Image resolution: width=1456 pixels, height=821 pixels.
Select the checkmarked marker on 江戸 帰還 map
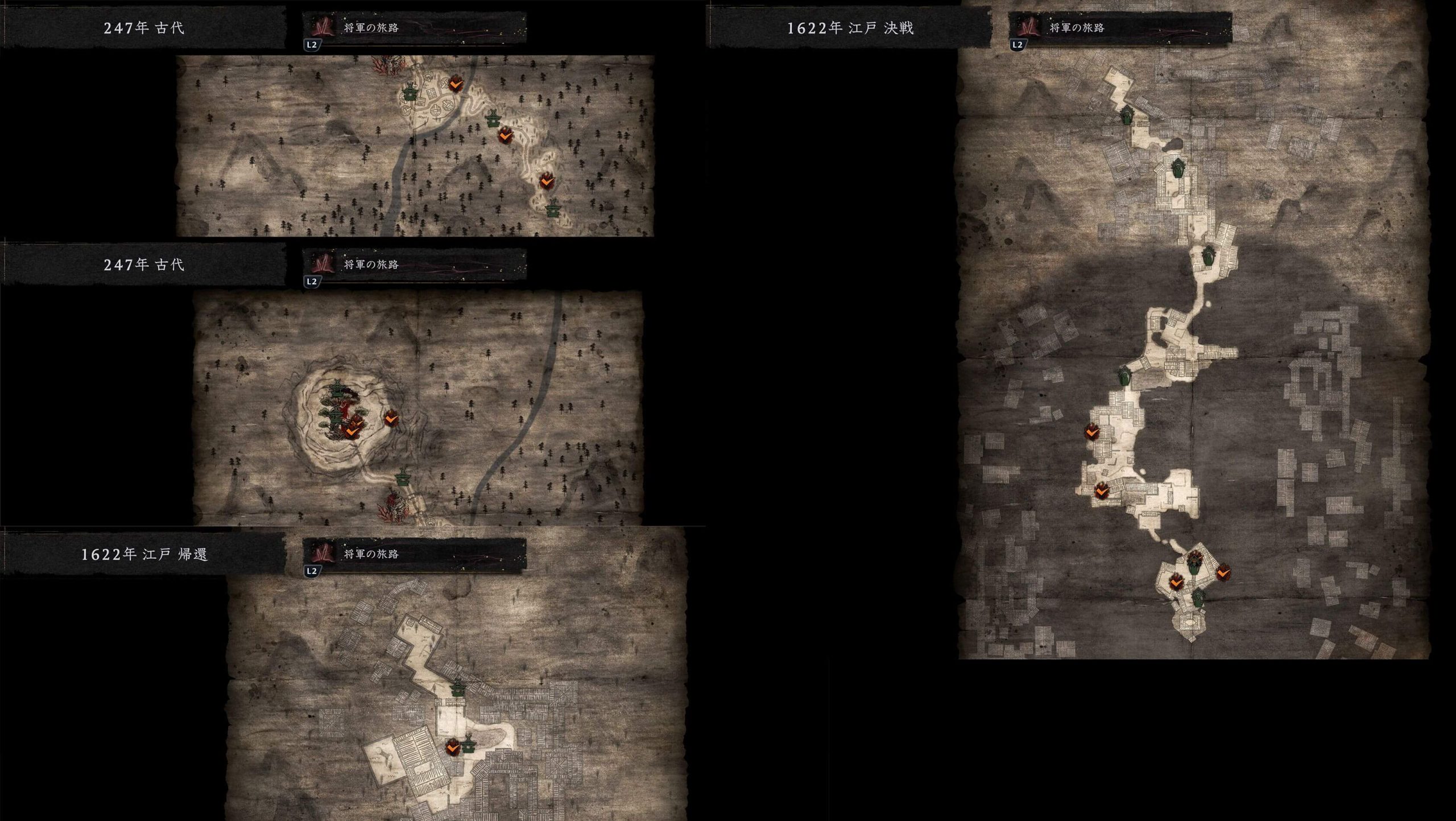(x=453, y=747)
